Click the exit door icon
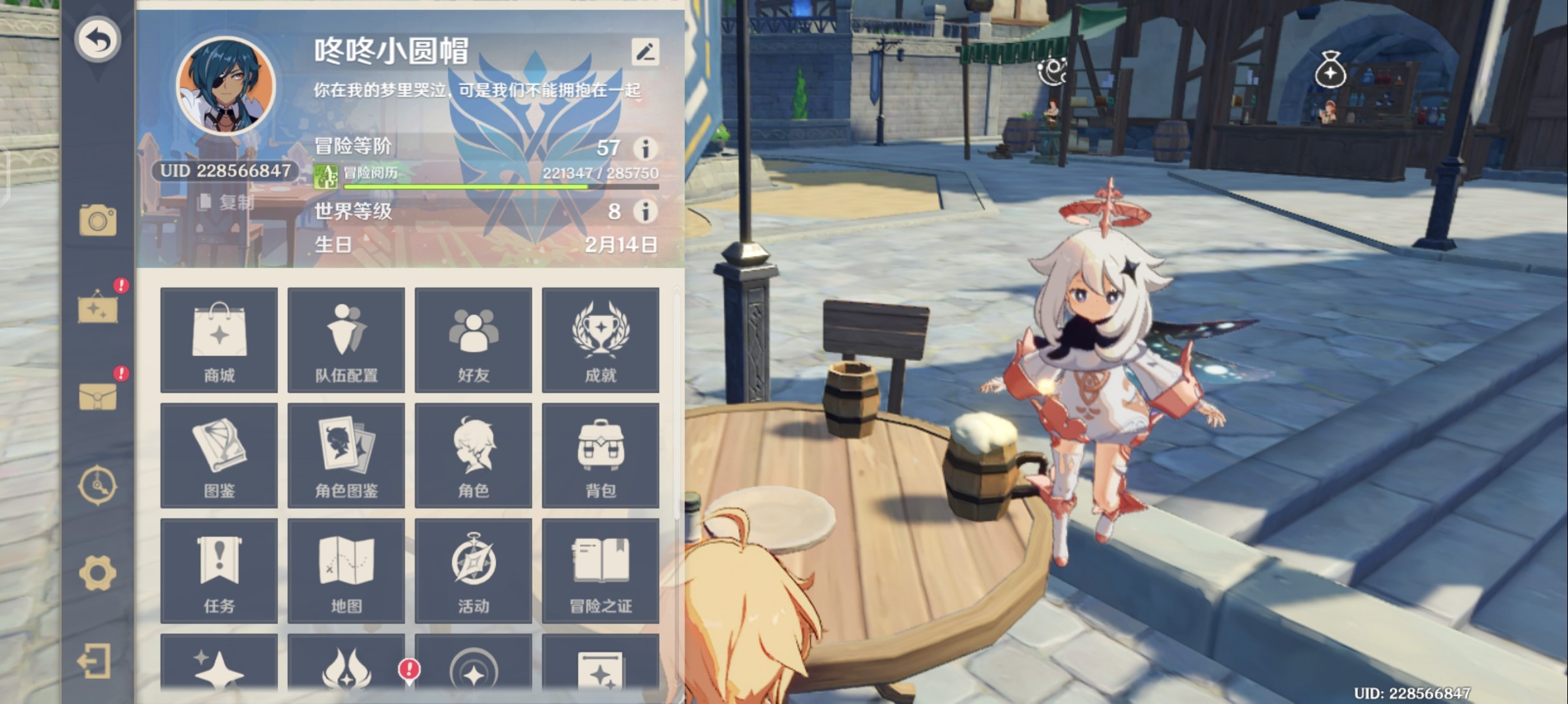The image size is (1568, 704). pyautogui.click(x=95, y=662)
